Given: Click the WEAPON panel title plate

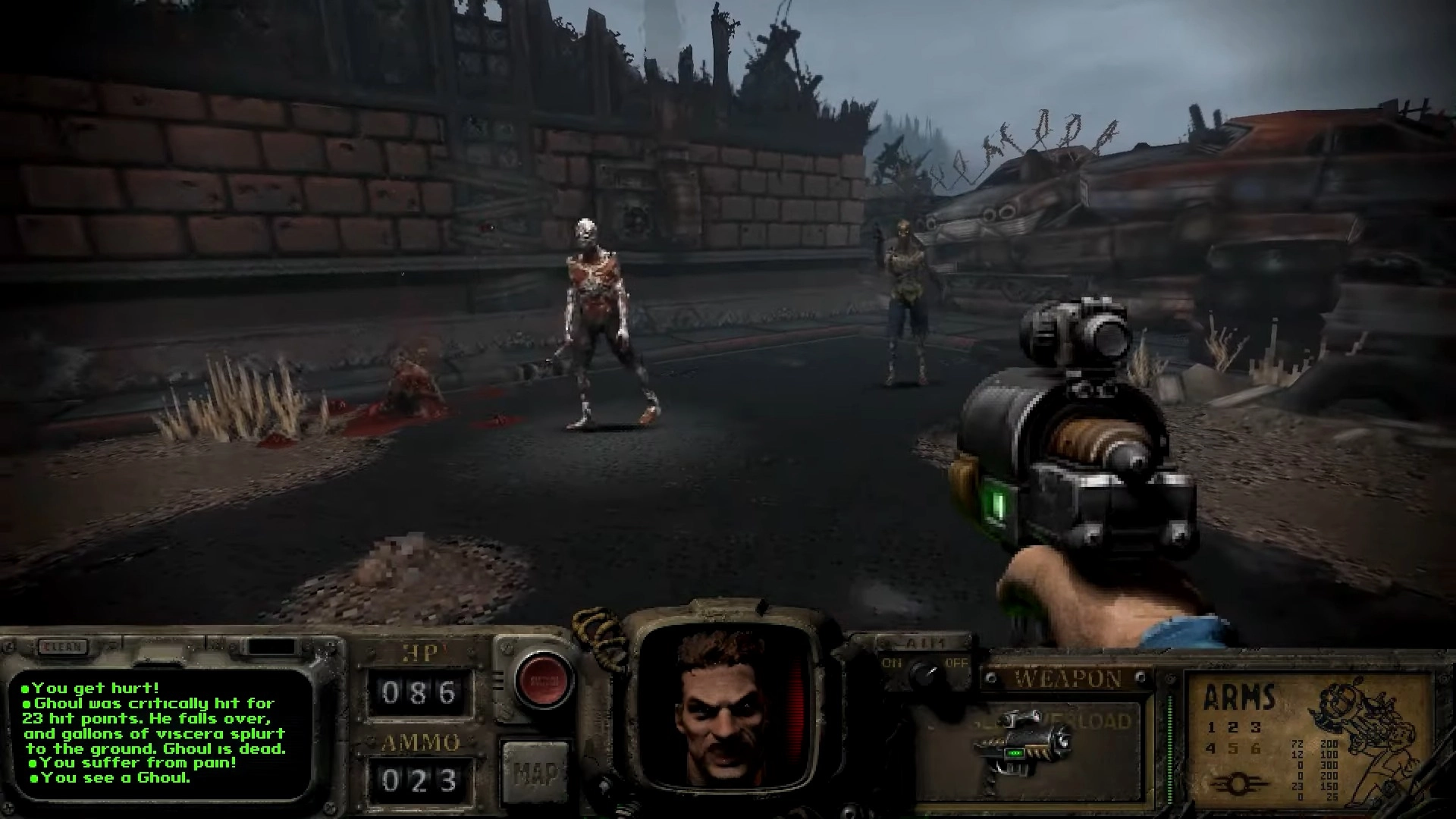Looking at the screenshot, I should [x=1068, y=677].
